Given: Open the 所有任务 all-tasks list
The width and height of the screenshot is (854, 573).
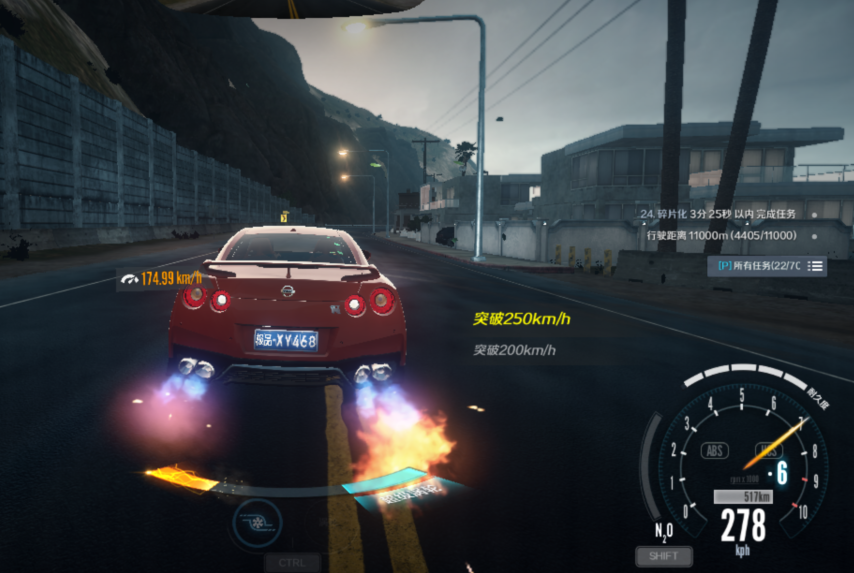Looking at the screenshot, I should point(767,265).
